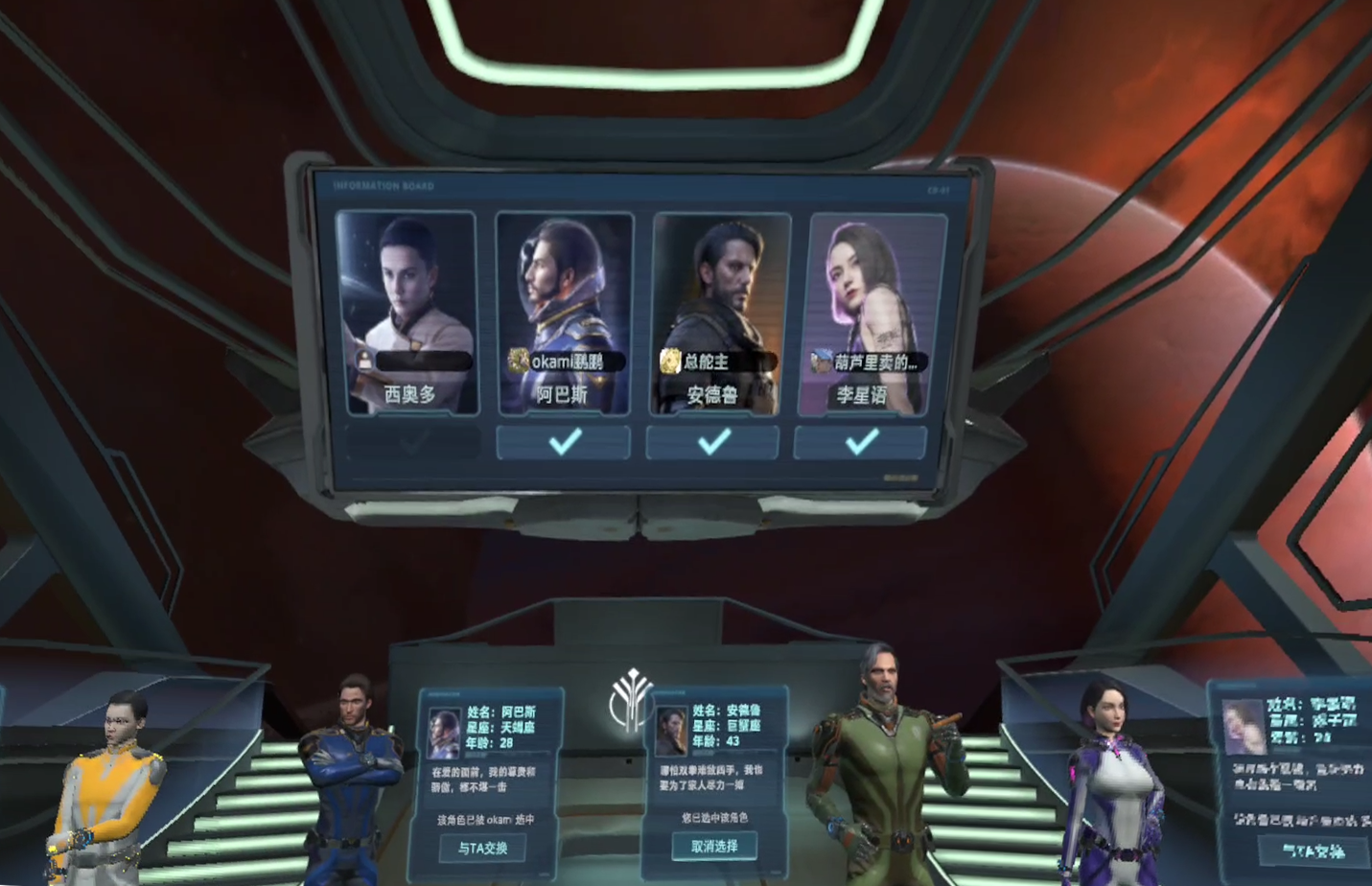Click the checkmark under 阿巴斯
This screenshot has width=1372, height=886.
pyautogui.click(x=564, y=442)
